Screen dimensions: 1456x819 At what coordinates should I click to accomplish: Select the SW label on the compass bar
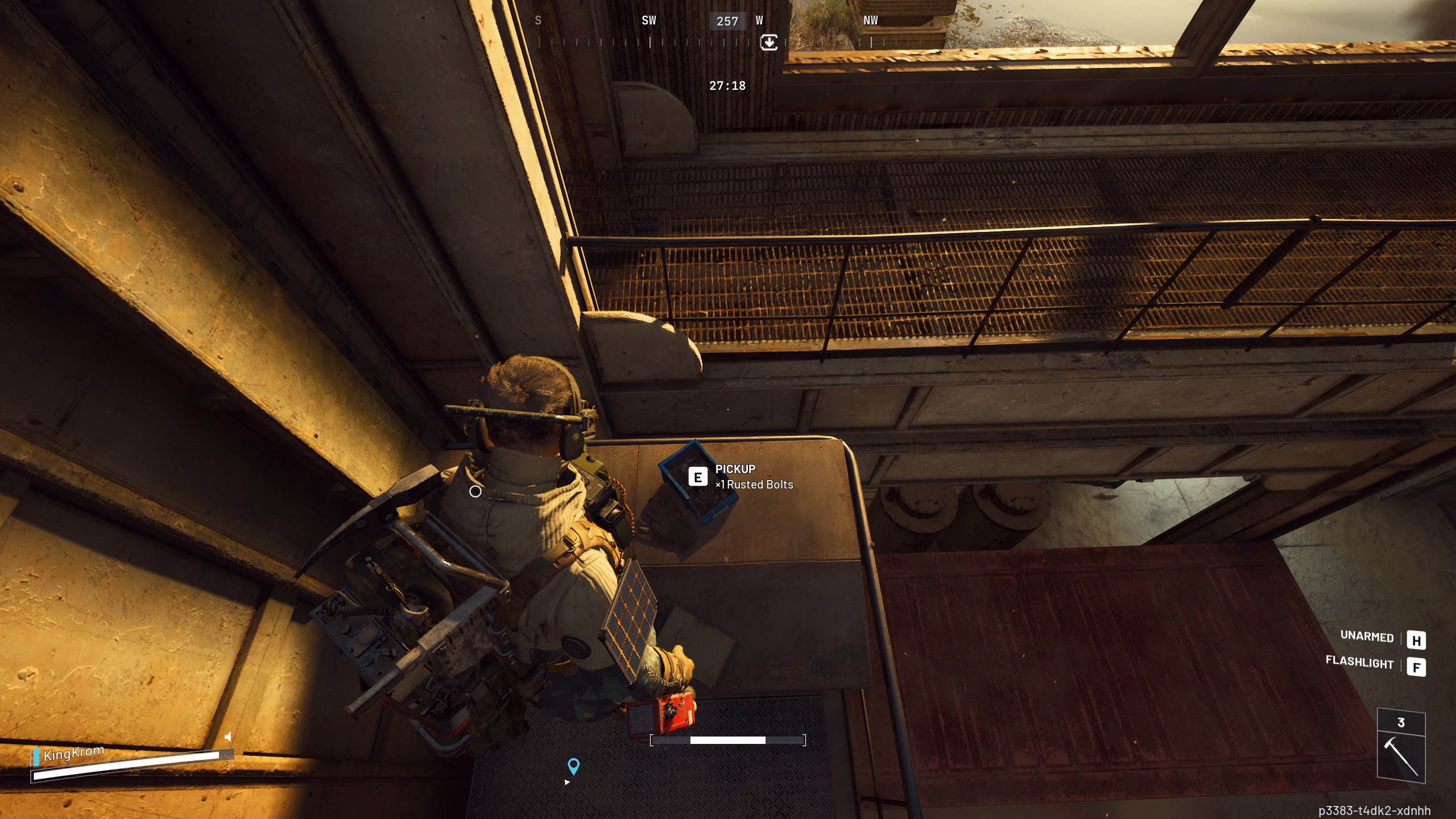[648, 20]
